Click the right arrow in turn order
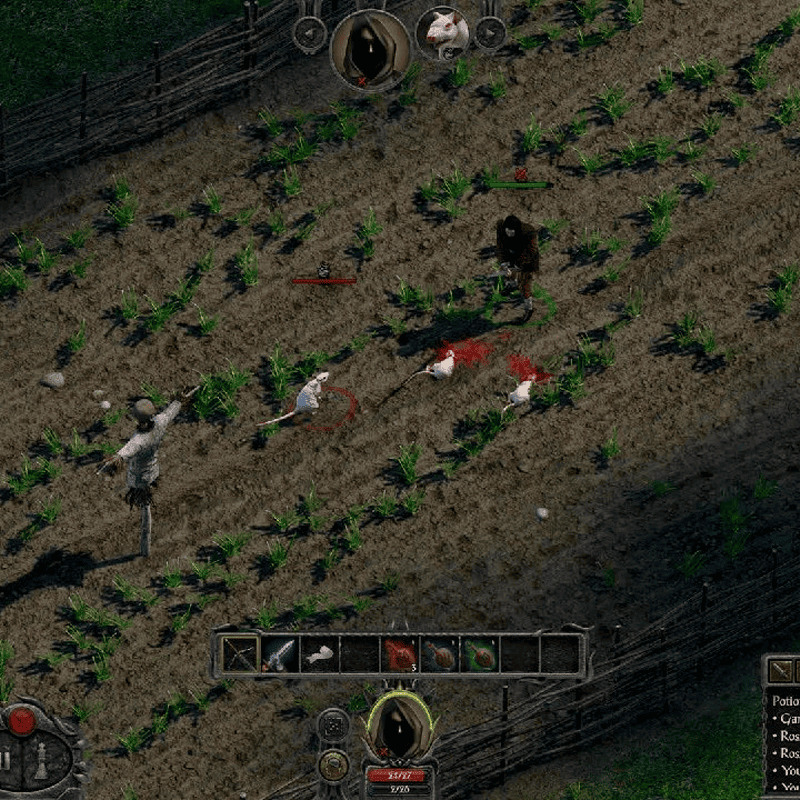800x800 pixels. tap(489, 33)
